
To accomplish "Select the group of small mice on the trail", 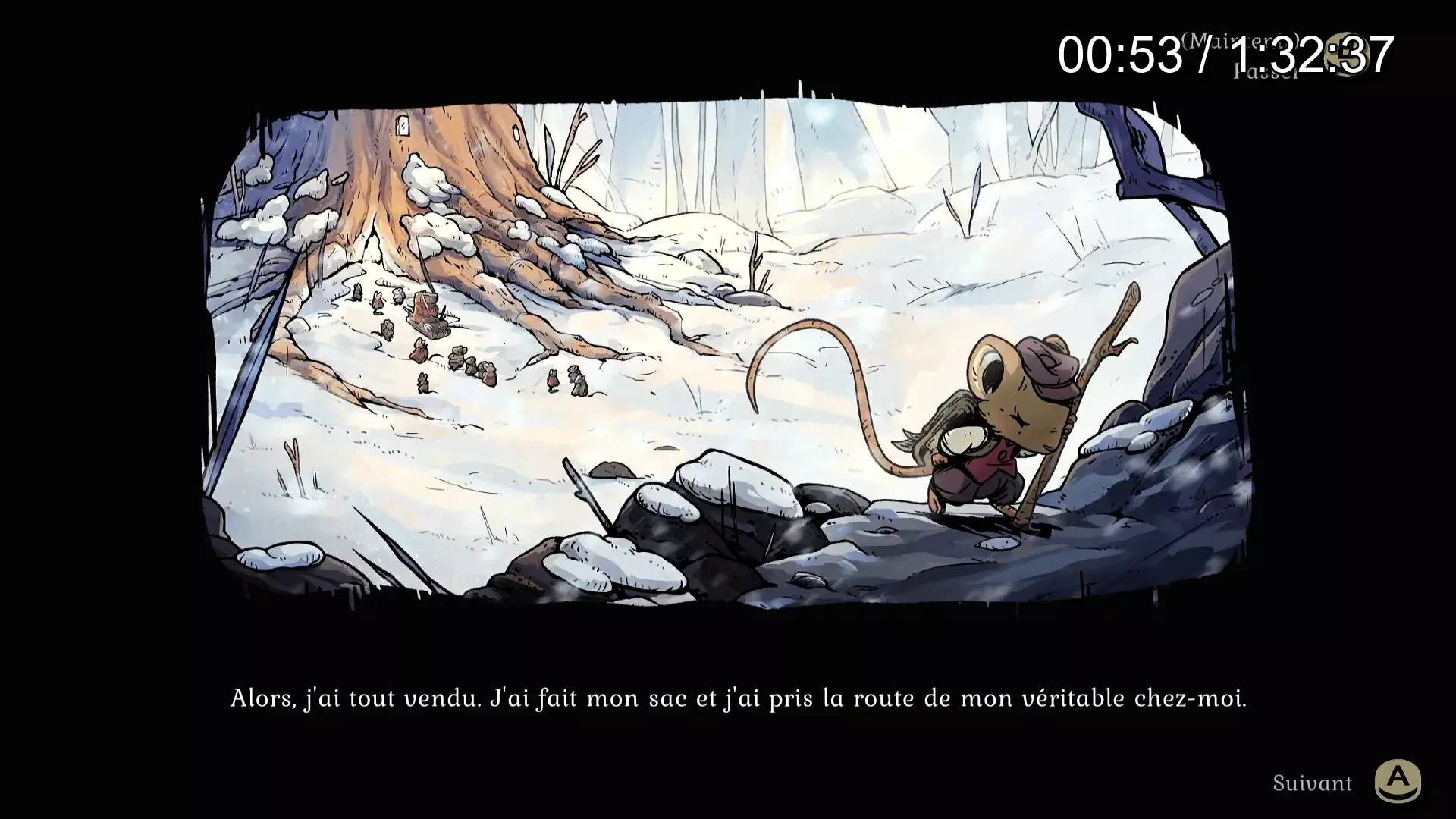I will tap(470, 364).
